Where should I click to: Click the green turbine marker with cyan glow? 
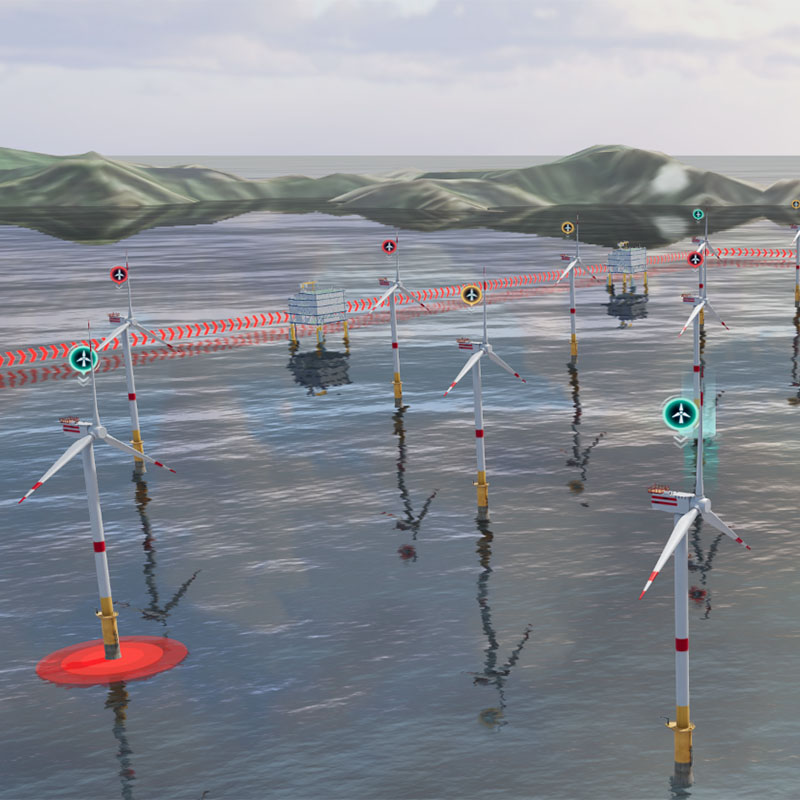pyautogui.click(x=680, y=412)
